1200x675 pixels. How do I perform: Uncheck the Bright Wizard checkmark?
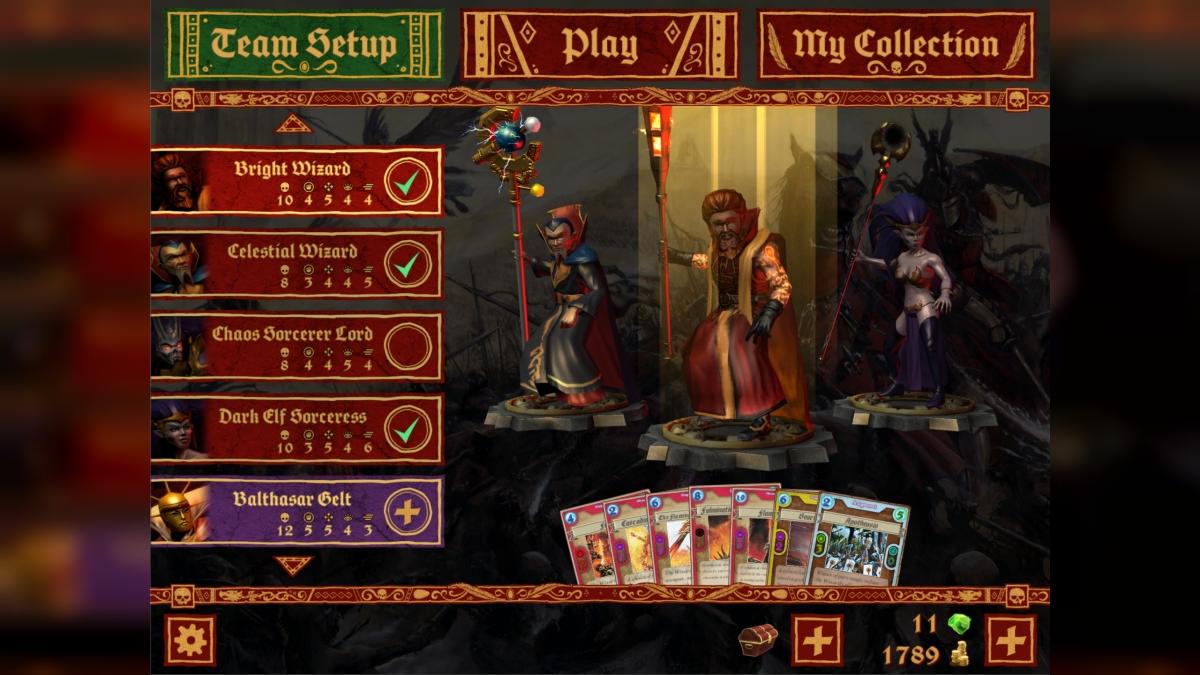coord(408,182)
